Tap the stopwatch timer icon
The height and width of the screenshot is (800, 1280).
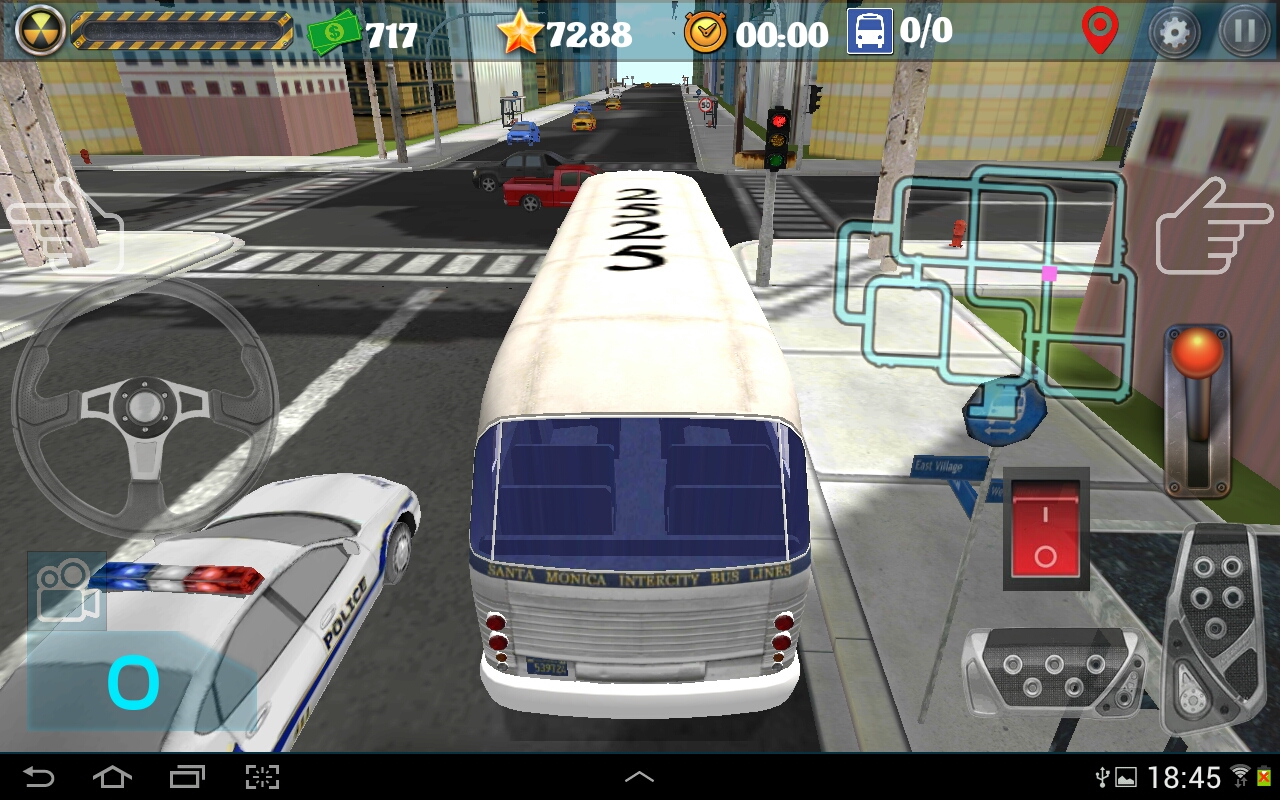(x=703, y=32)
